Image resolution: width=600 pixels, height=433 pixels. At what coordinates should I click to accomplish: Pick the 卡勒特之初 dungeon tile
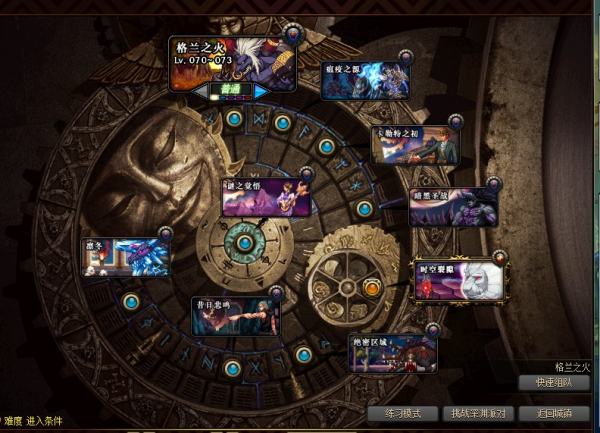pyautogui.click(x=415, y=143)
